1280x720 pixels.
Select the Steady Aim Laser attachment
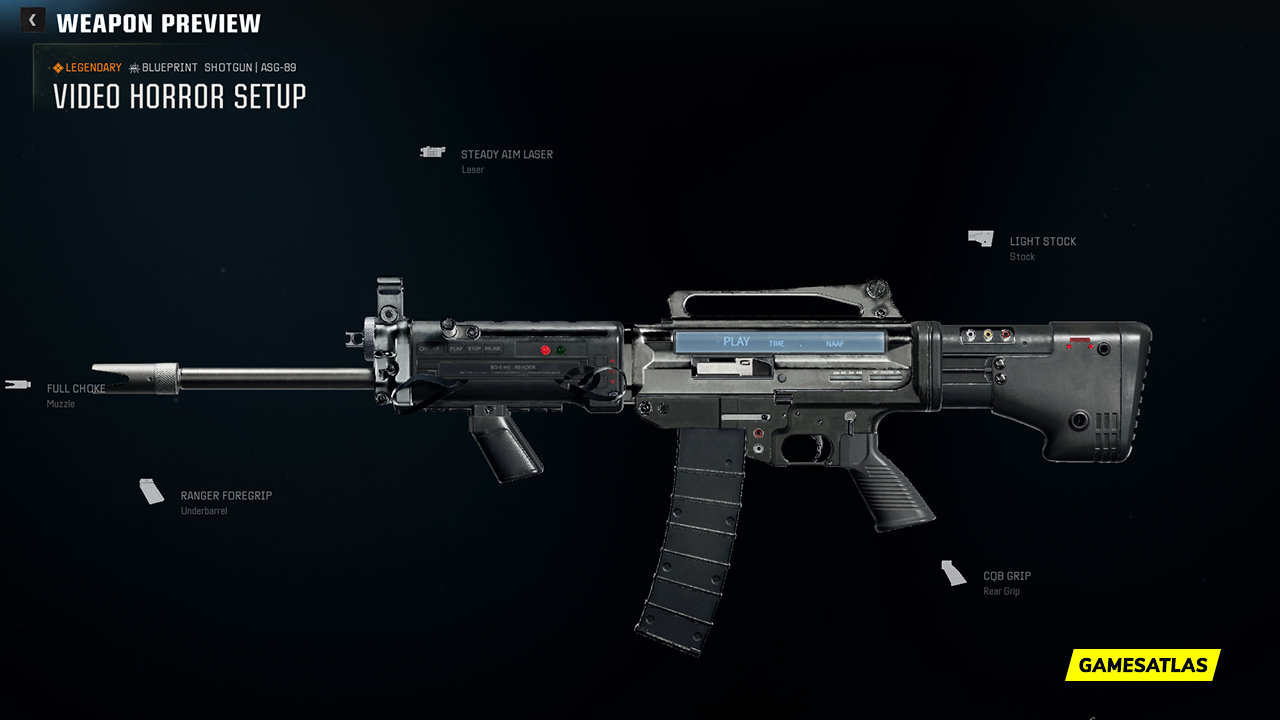506,155
